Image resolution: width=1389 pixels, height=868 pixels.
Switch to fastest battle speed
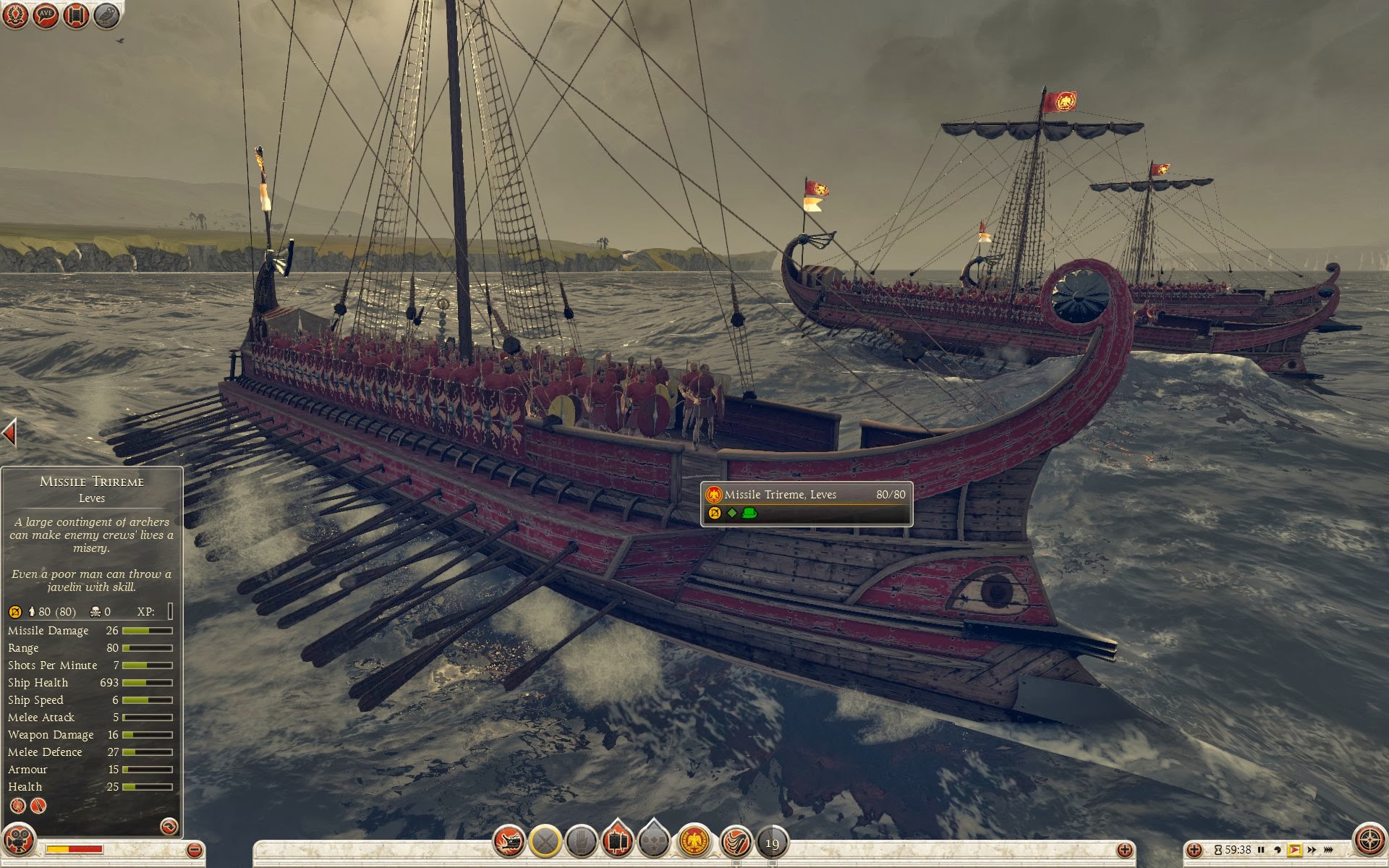click(x=1329, y=849)
